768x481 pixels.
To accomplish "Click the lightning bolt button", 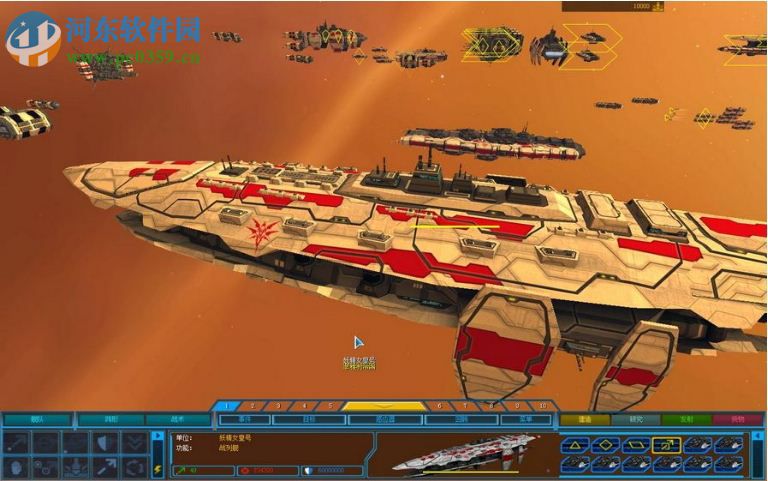I will pyautogui.click(x=157, y=468).
